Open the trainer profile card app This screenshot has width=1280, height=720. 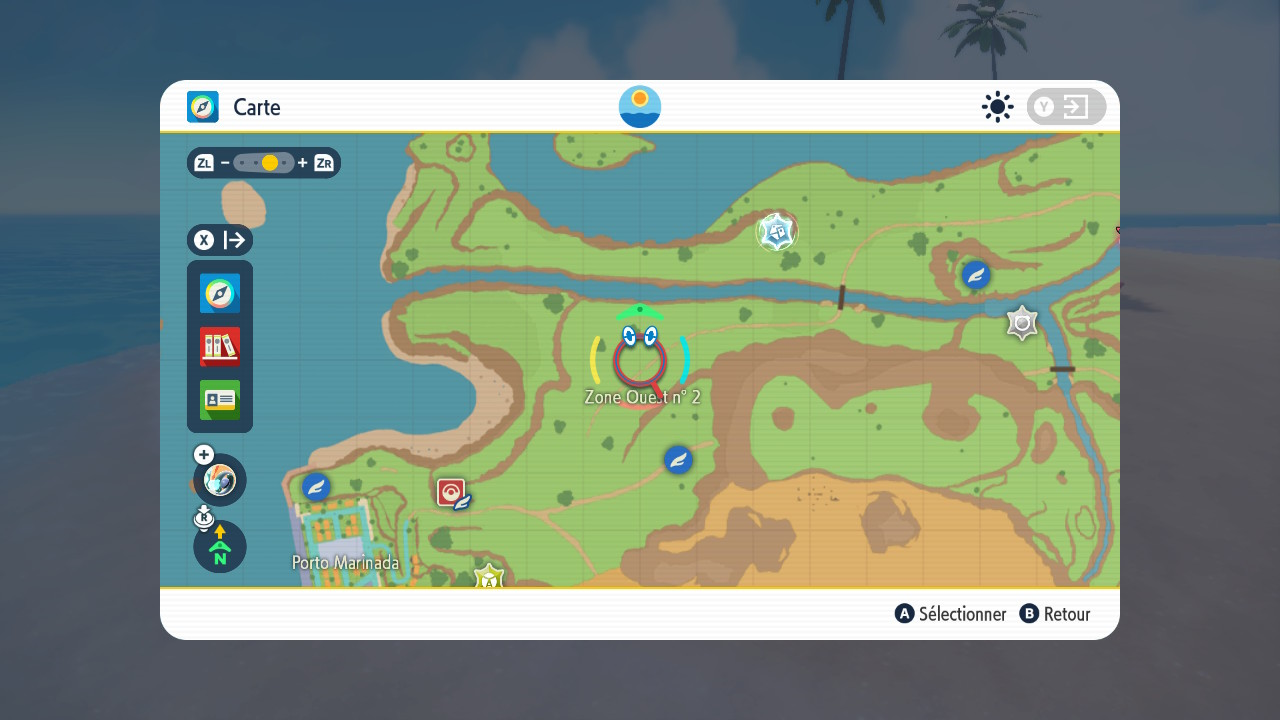coord(220,400)
